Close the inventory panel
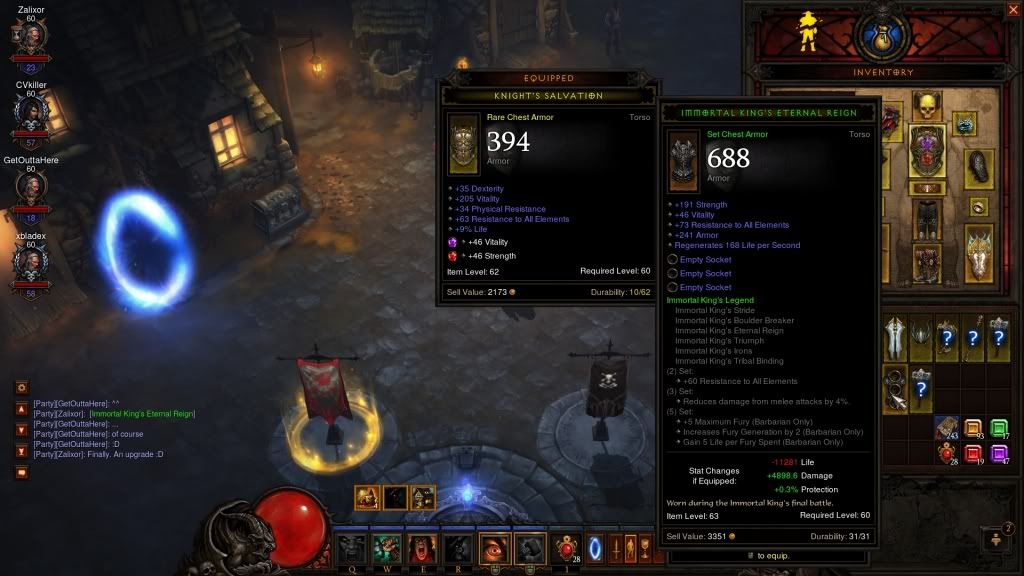The width and height of the screenshot is (1024, 576). (1012, 11)
